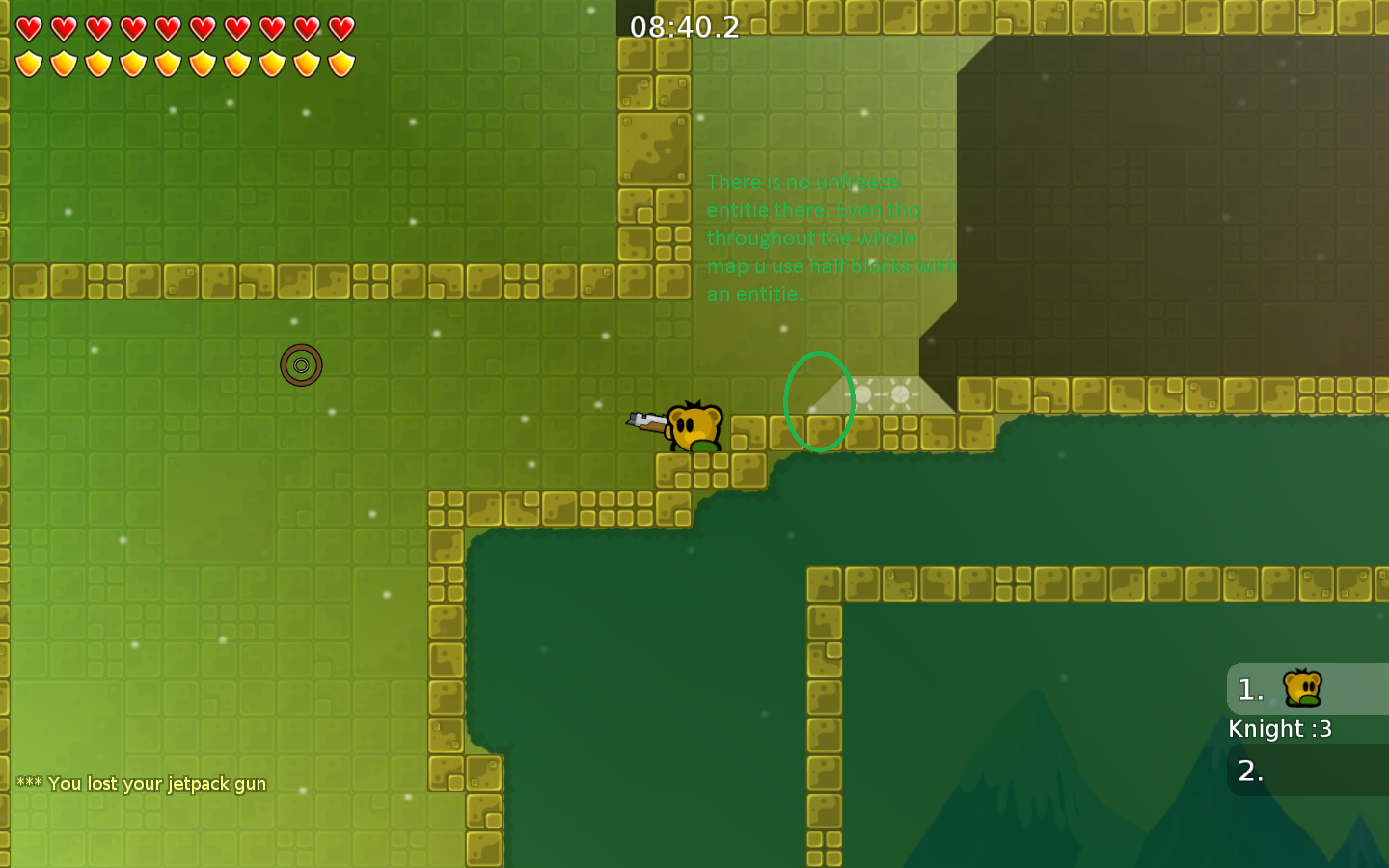Screen dimensions: 1389x868
Task: Click the "1." rank label on the scoreboard
Action: 1250,689
